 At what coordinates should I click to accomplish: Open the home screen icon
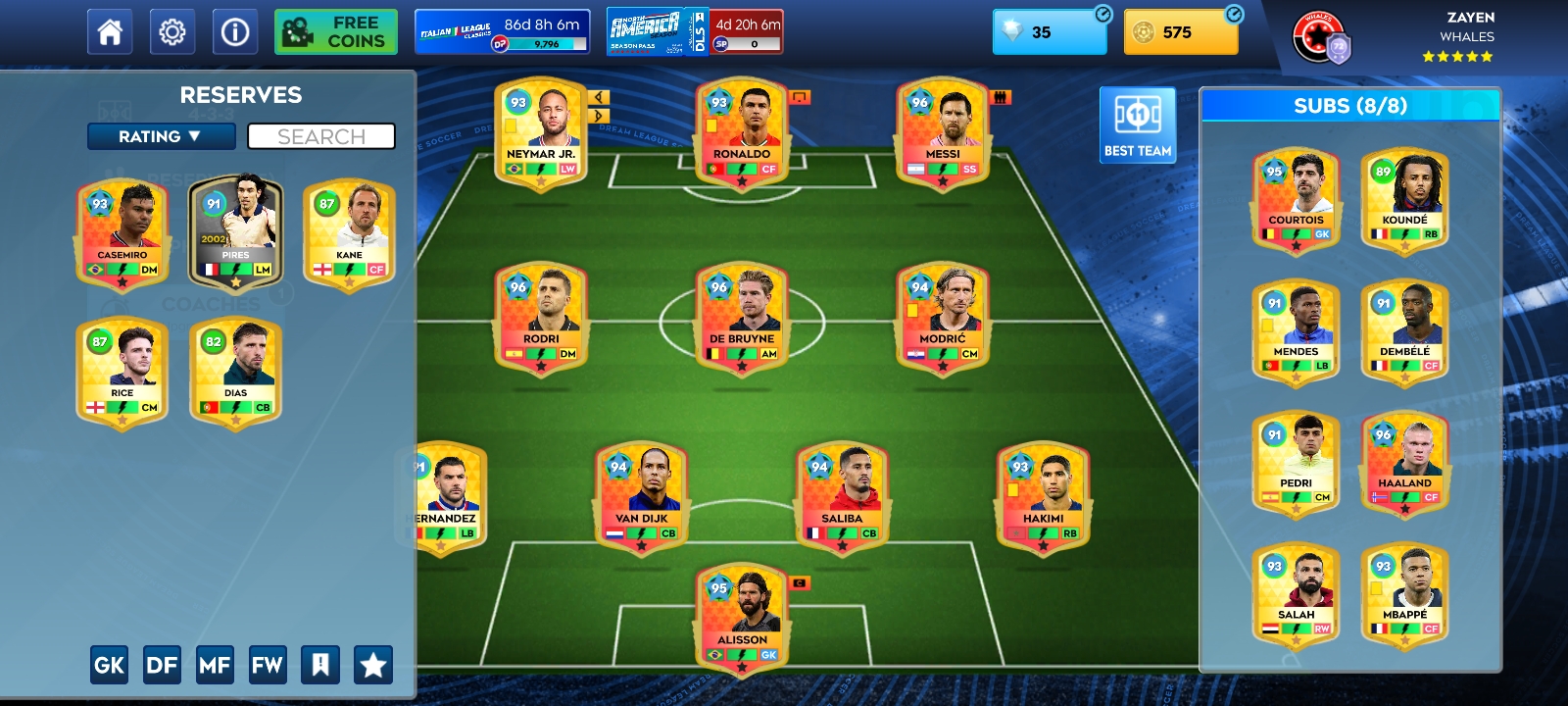109,30
